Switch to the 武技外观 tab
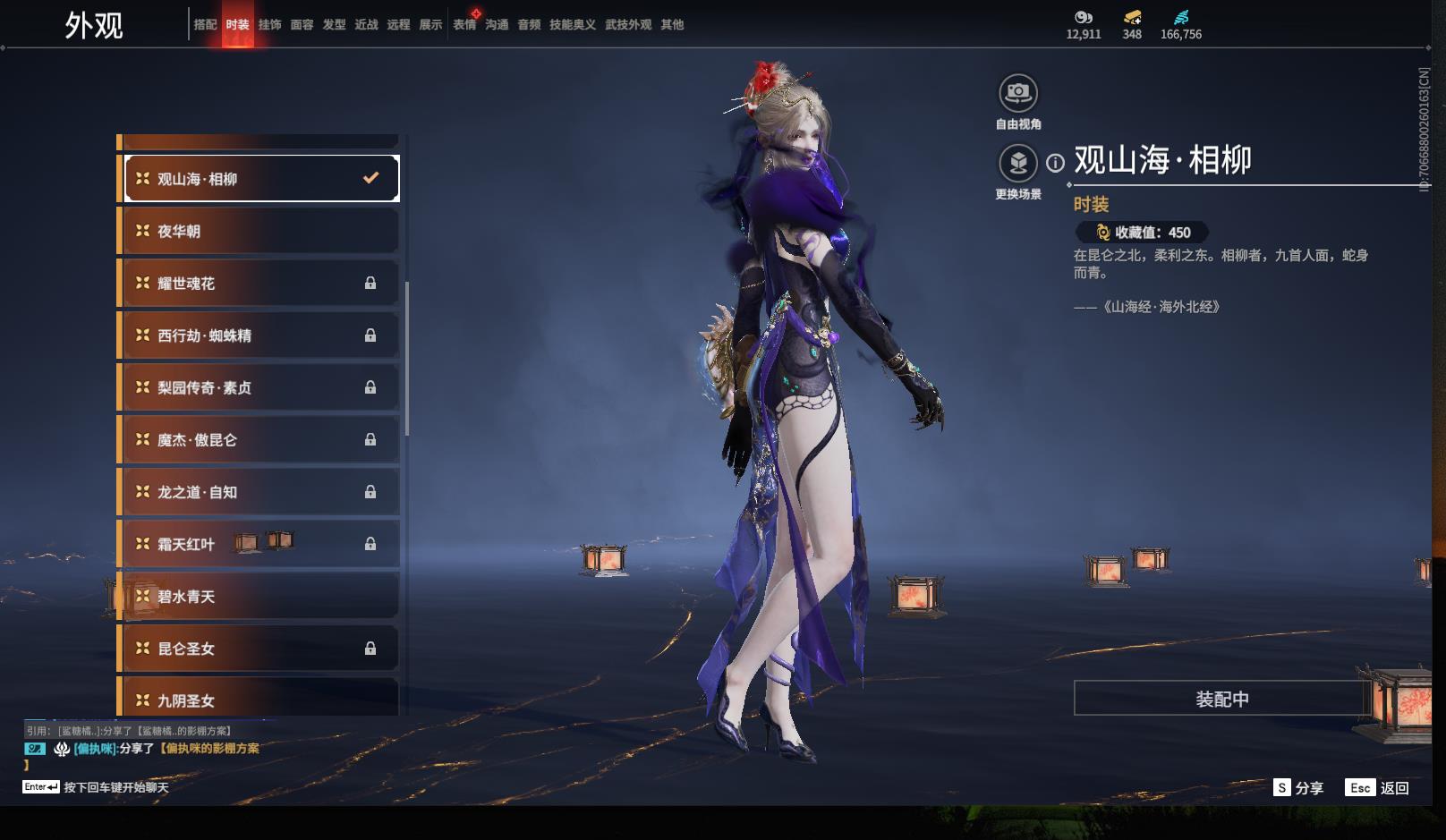This screenshot has width=1446, height=840. [628, 25]
